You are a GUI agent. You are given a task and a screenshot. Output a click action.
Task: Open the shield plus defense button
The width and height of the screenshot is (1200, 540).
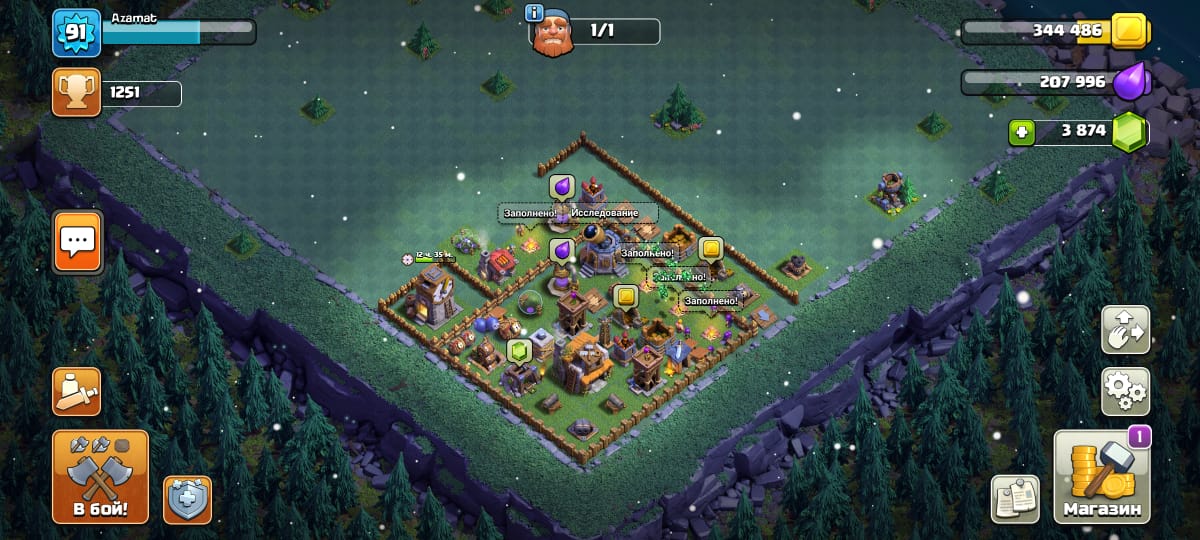[x=187, y=499]
